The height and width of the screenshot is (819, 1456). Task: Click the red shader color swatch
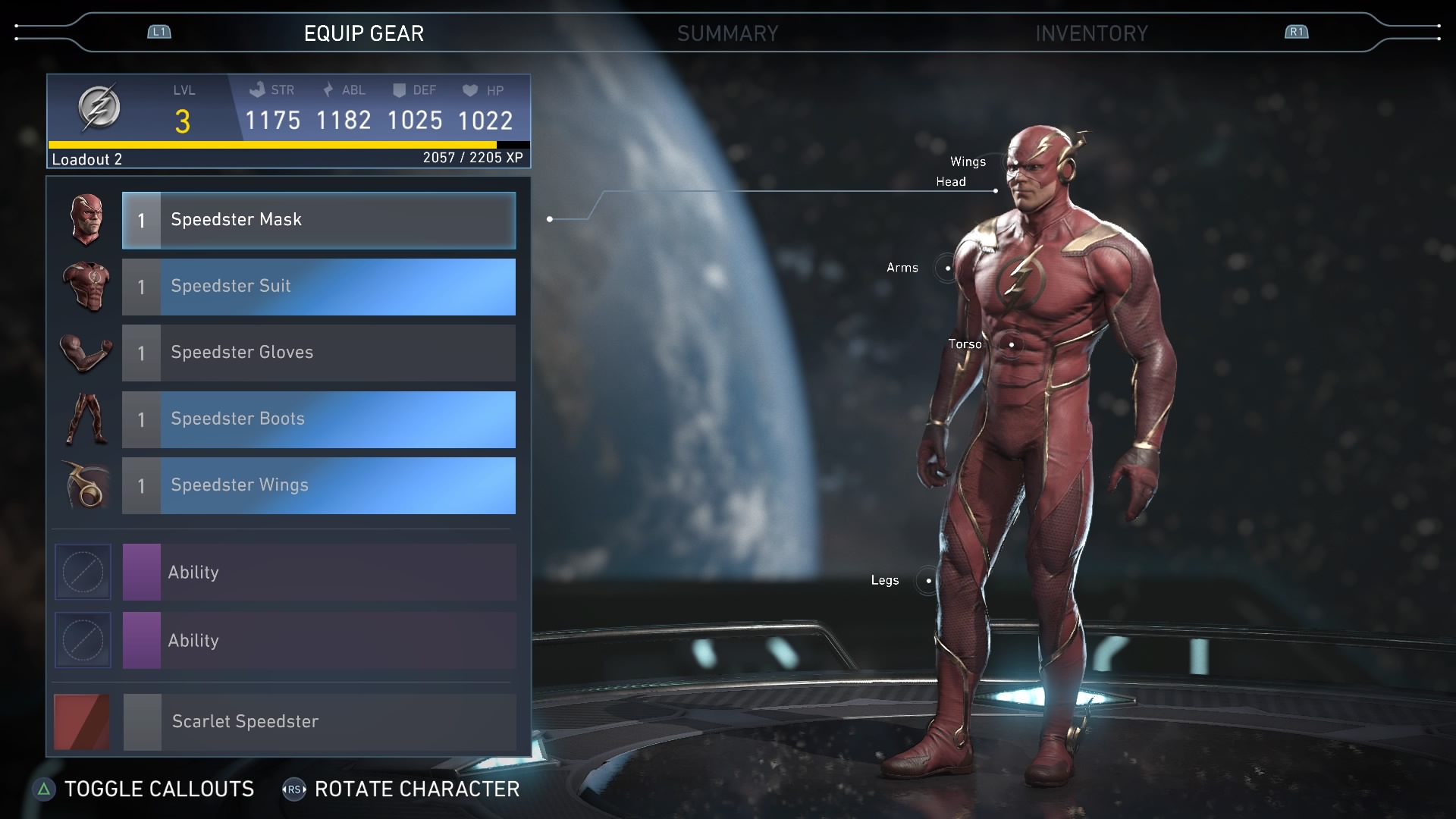click(x=82, y=721)
